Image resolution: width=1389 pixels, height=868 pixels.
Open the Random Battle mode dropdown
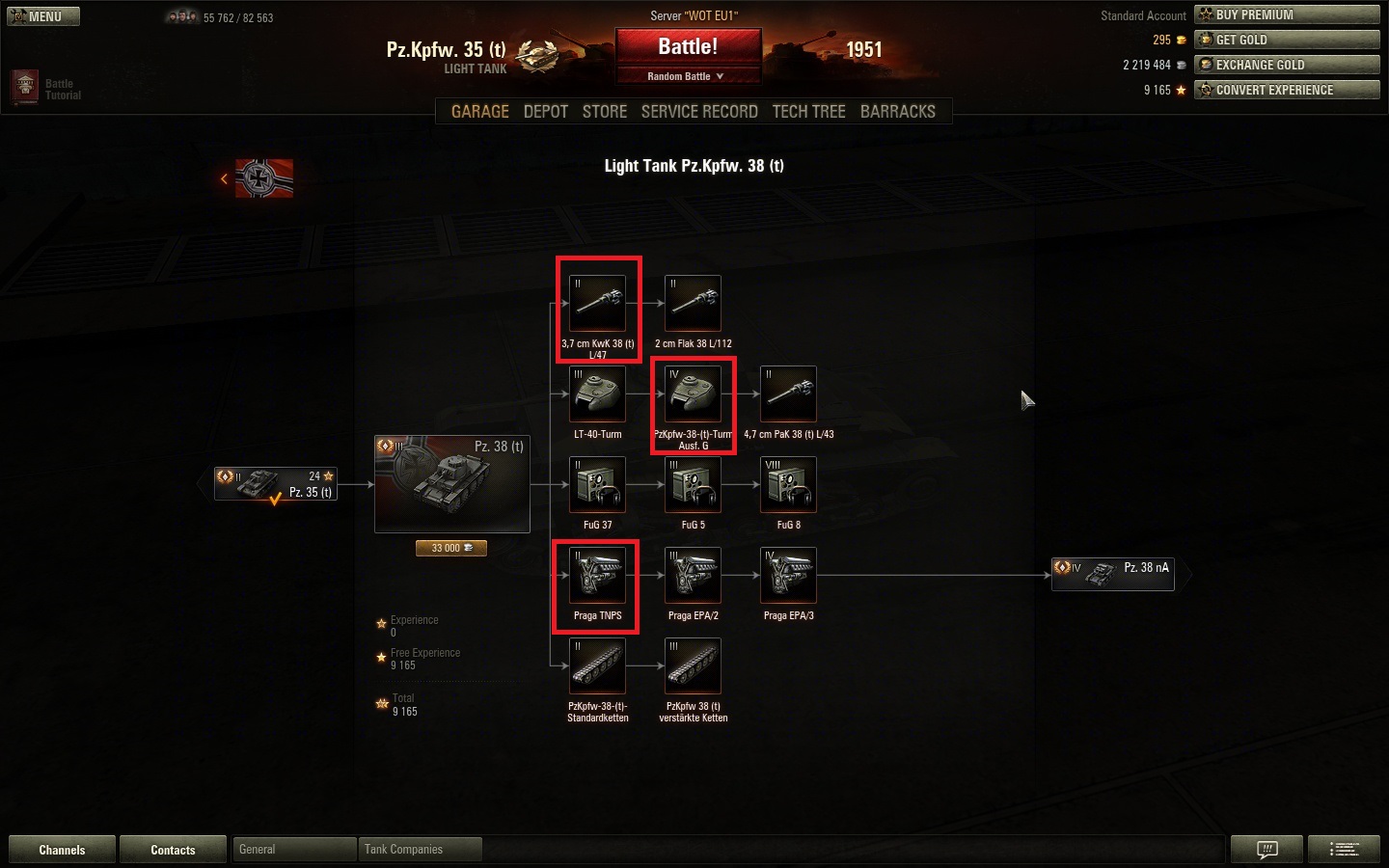[686, 76]
